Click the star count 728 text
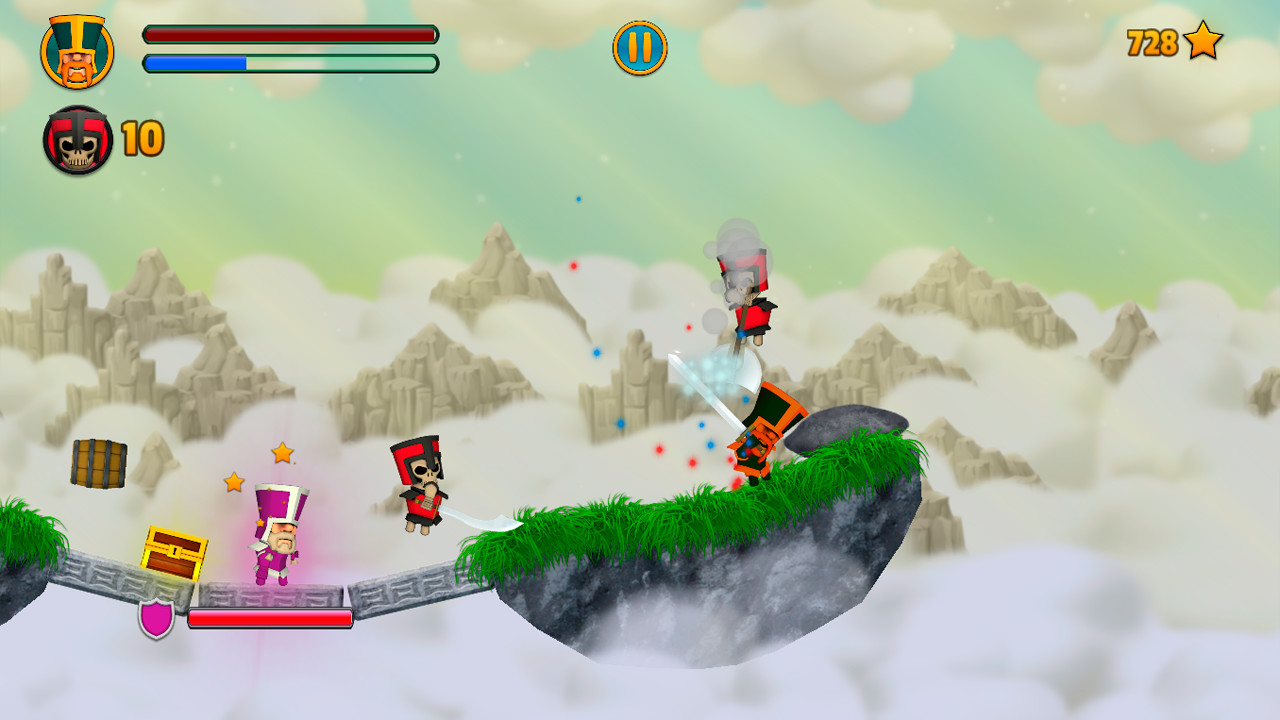The height and width of the screenshot is (720, 1280). (1152, 43)
